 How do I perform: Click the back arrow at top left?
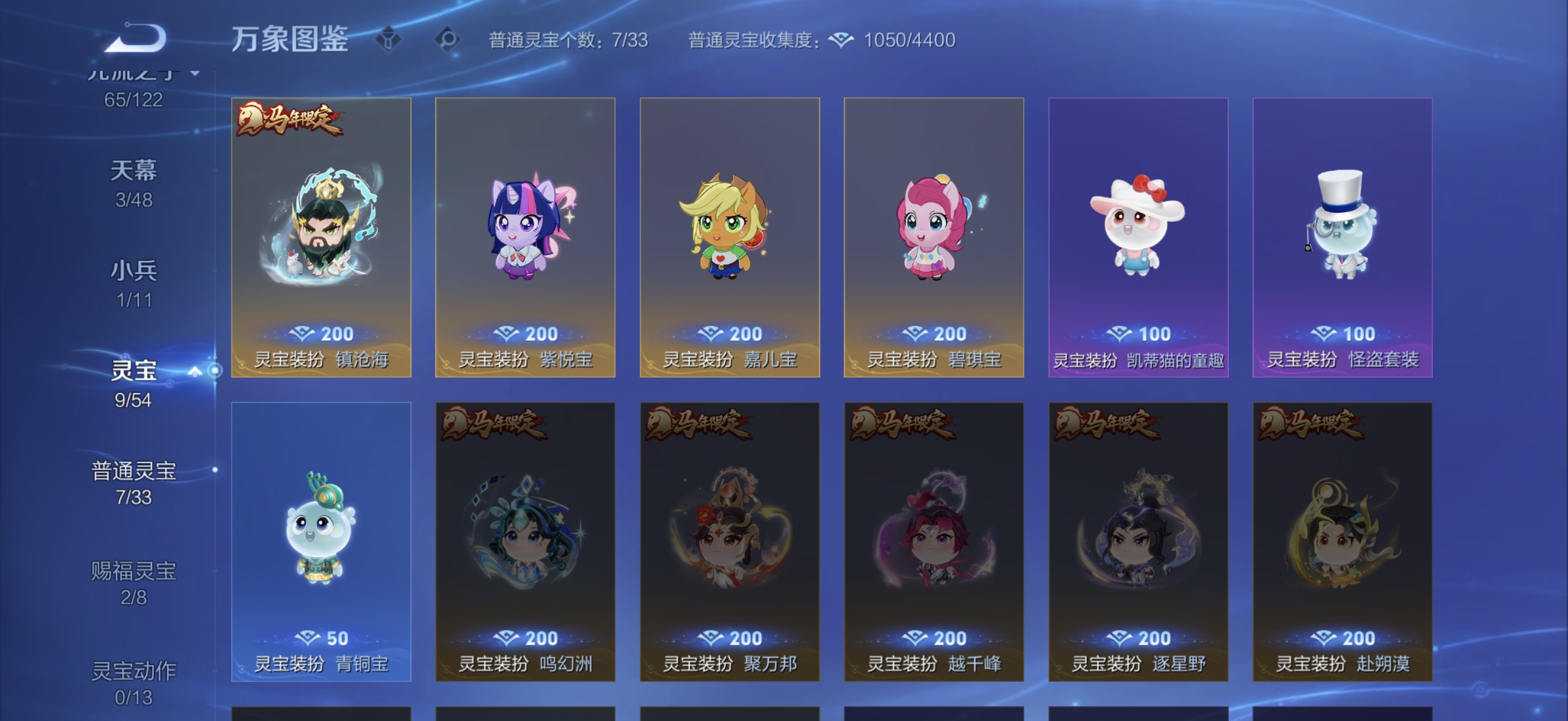(136, 39)
